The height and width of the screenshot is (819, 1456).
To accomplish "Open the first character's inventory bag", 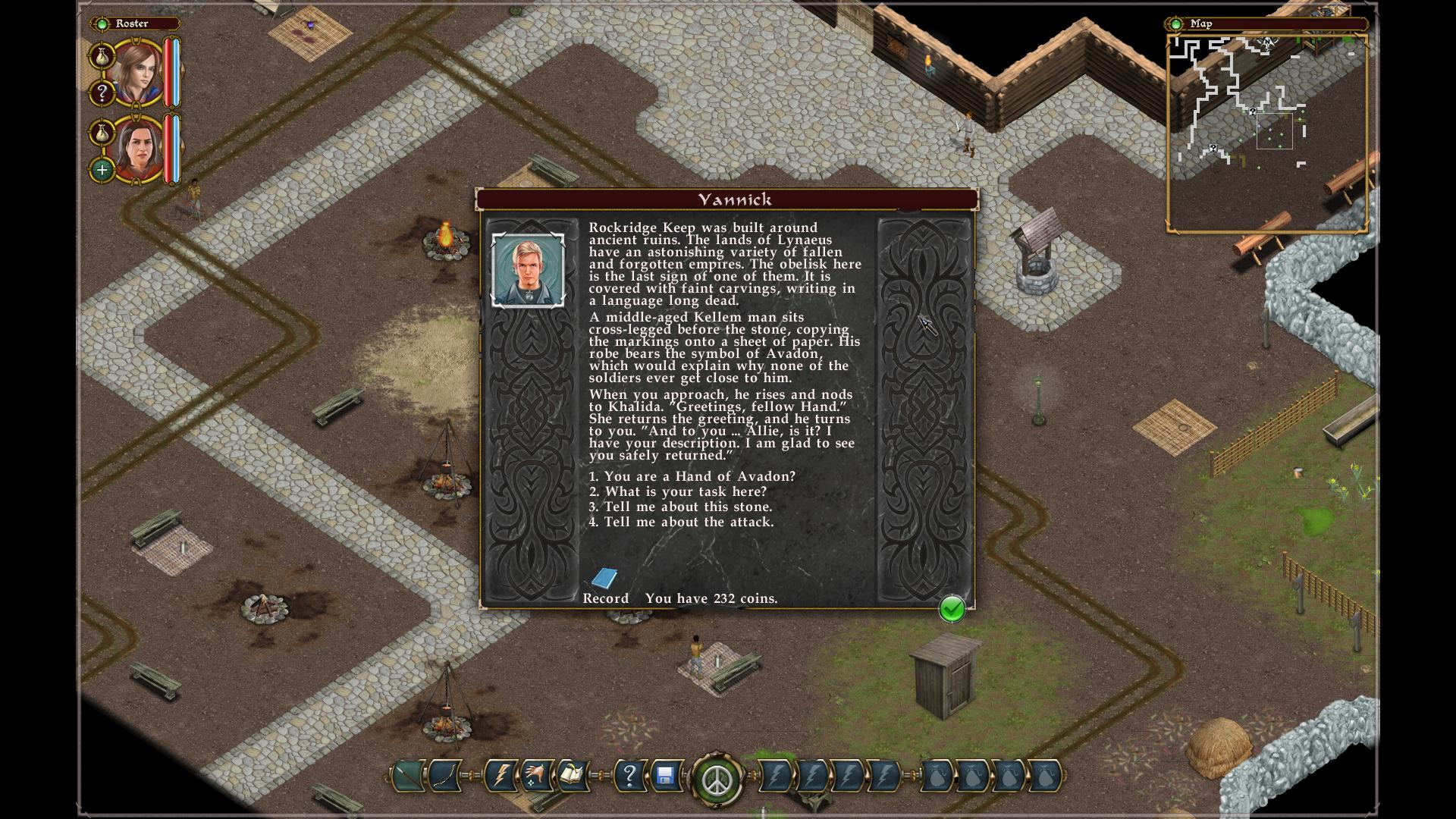I will tap(102, 55).
